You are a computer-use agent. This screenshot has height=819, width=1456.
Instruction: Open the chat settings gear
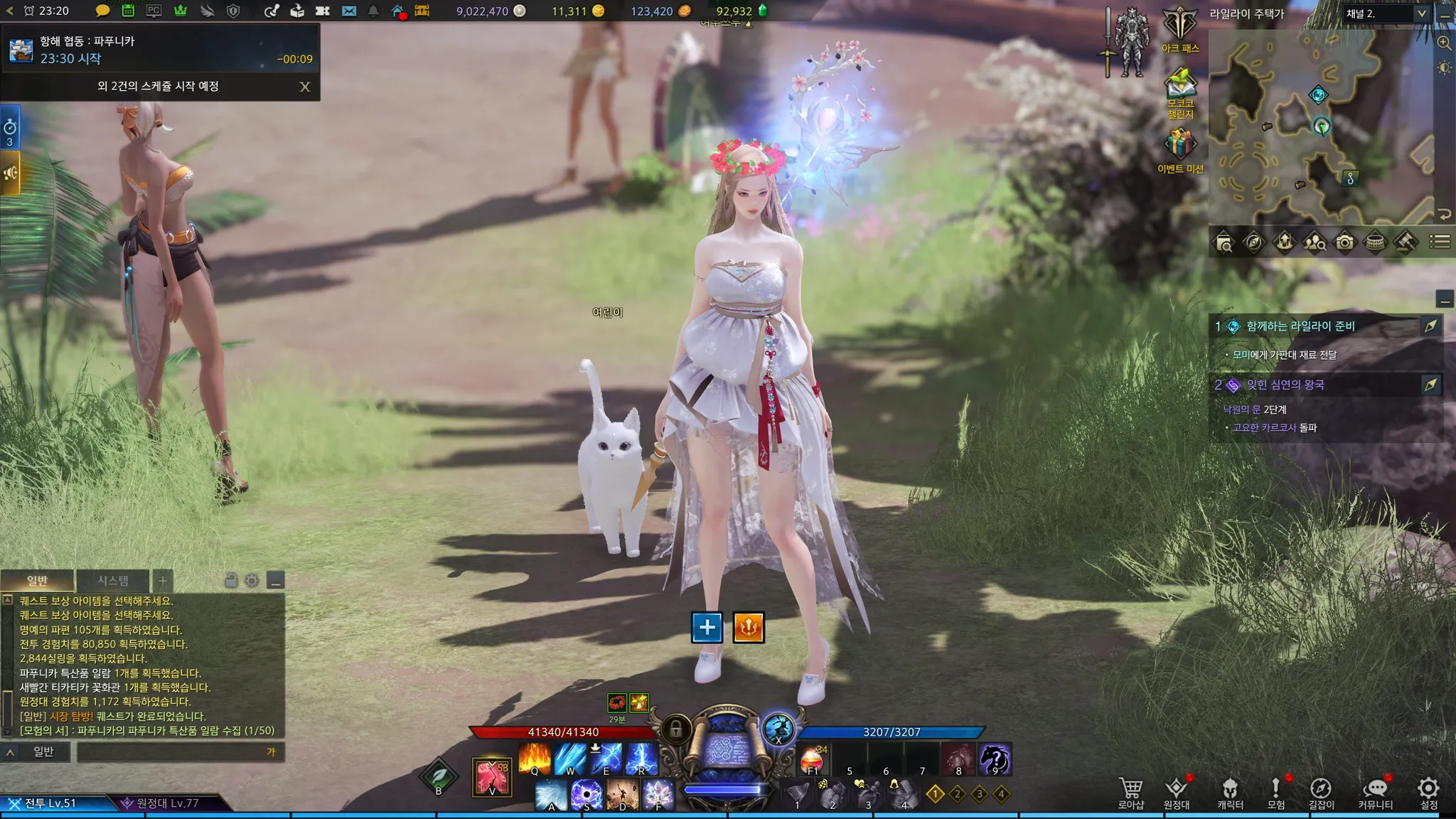click(x=252, y=581)
